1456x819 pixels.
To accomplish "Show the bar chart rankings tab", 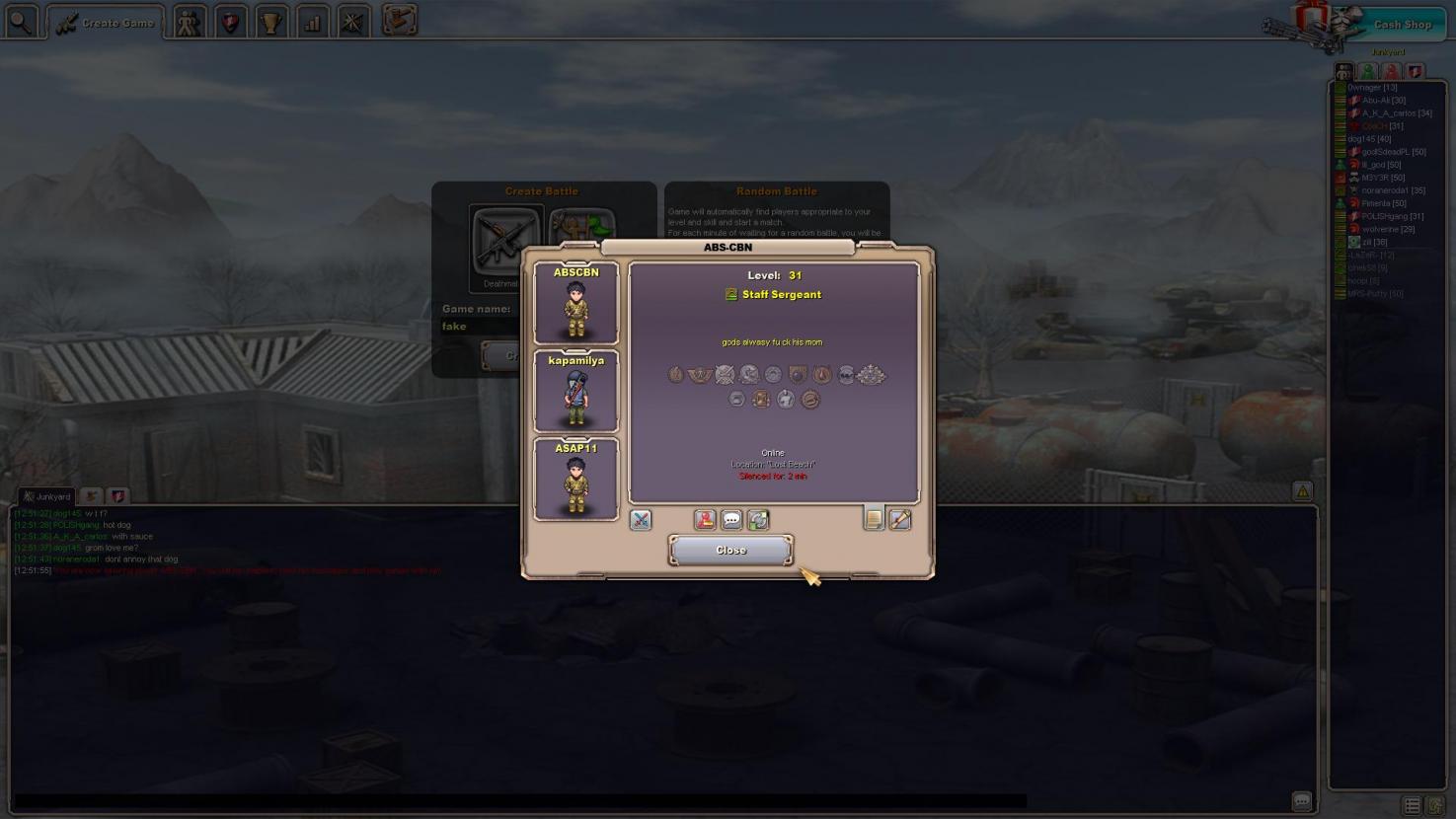I will click(x=312, y=22).
